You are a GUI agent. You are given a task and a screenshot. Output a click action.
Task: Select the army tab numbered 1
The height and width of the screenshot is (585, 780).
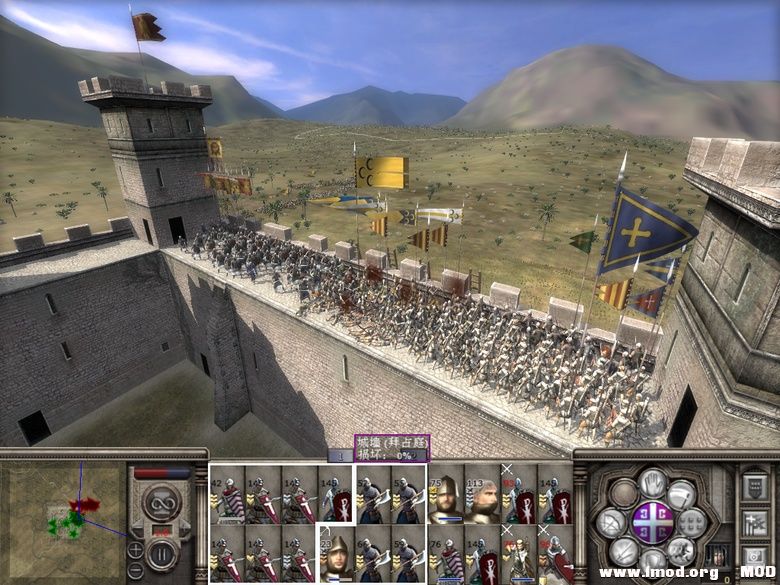click(340, 456)
